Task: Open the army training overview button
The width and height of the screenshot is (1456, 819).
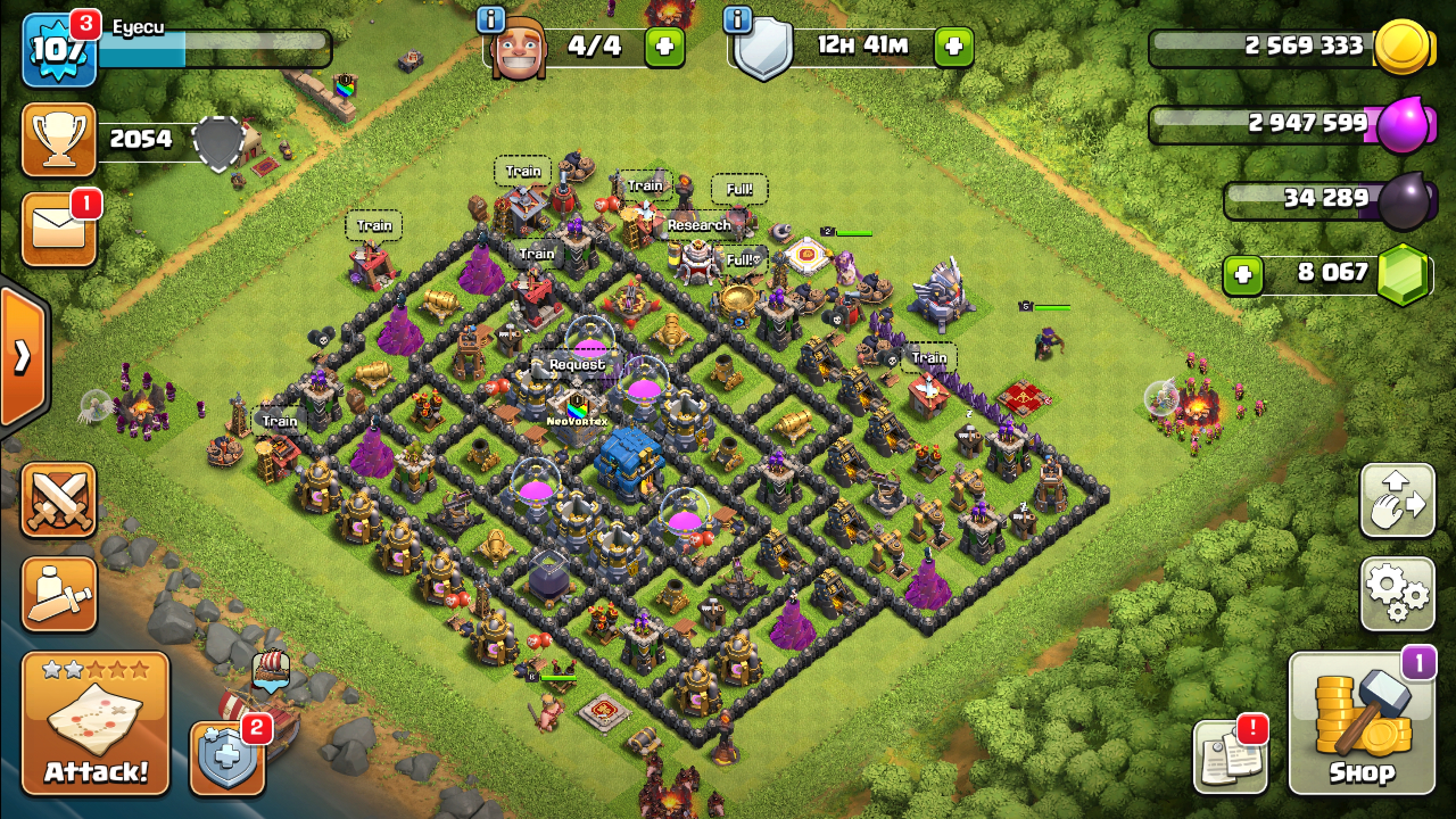Action: [x=59, y=594]
